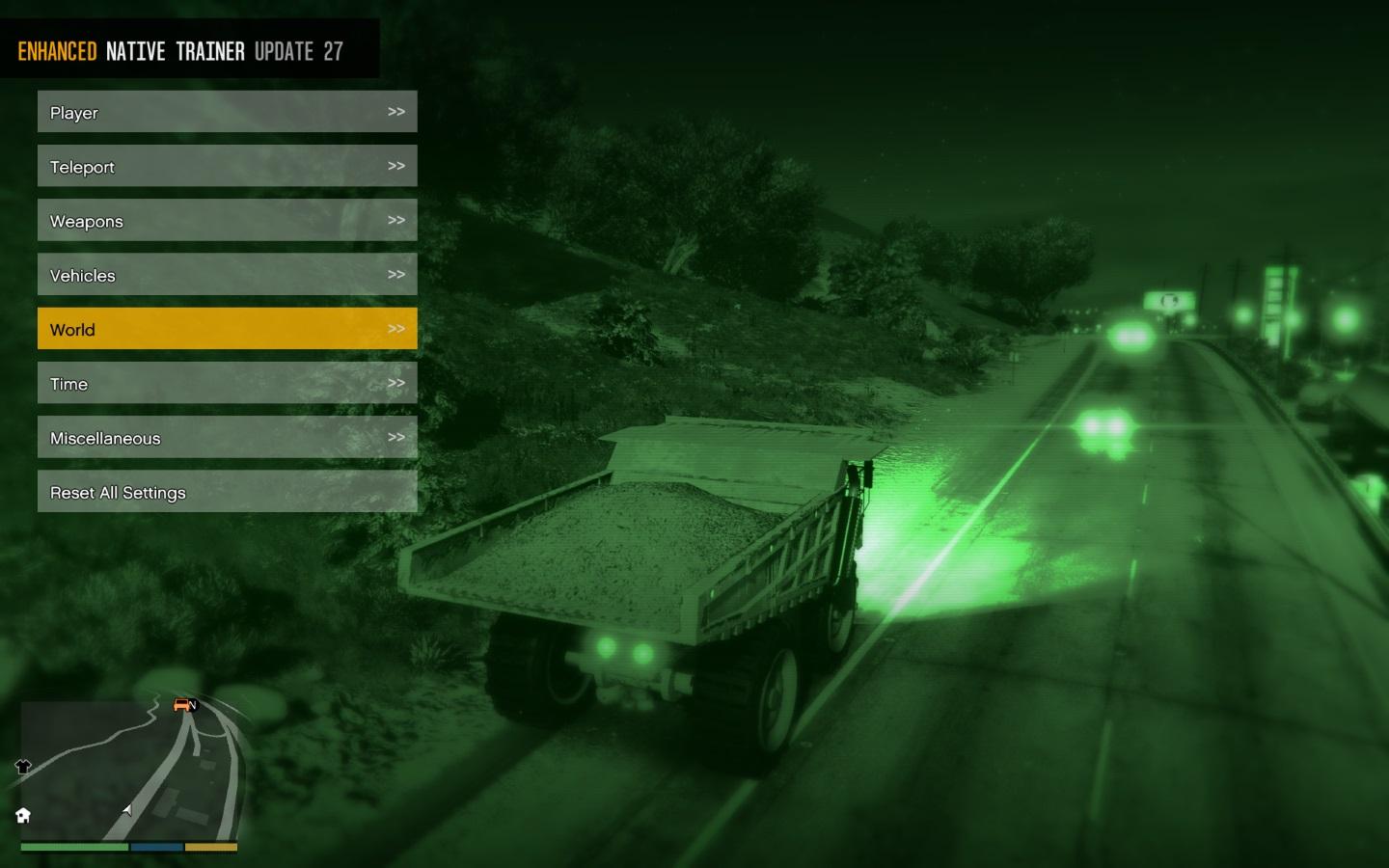The width and height of the screenshot is (1389, 868).
Task: Click the minimap radar
Action: pyautogui.click(x=130, y=772)
